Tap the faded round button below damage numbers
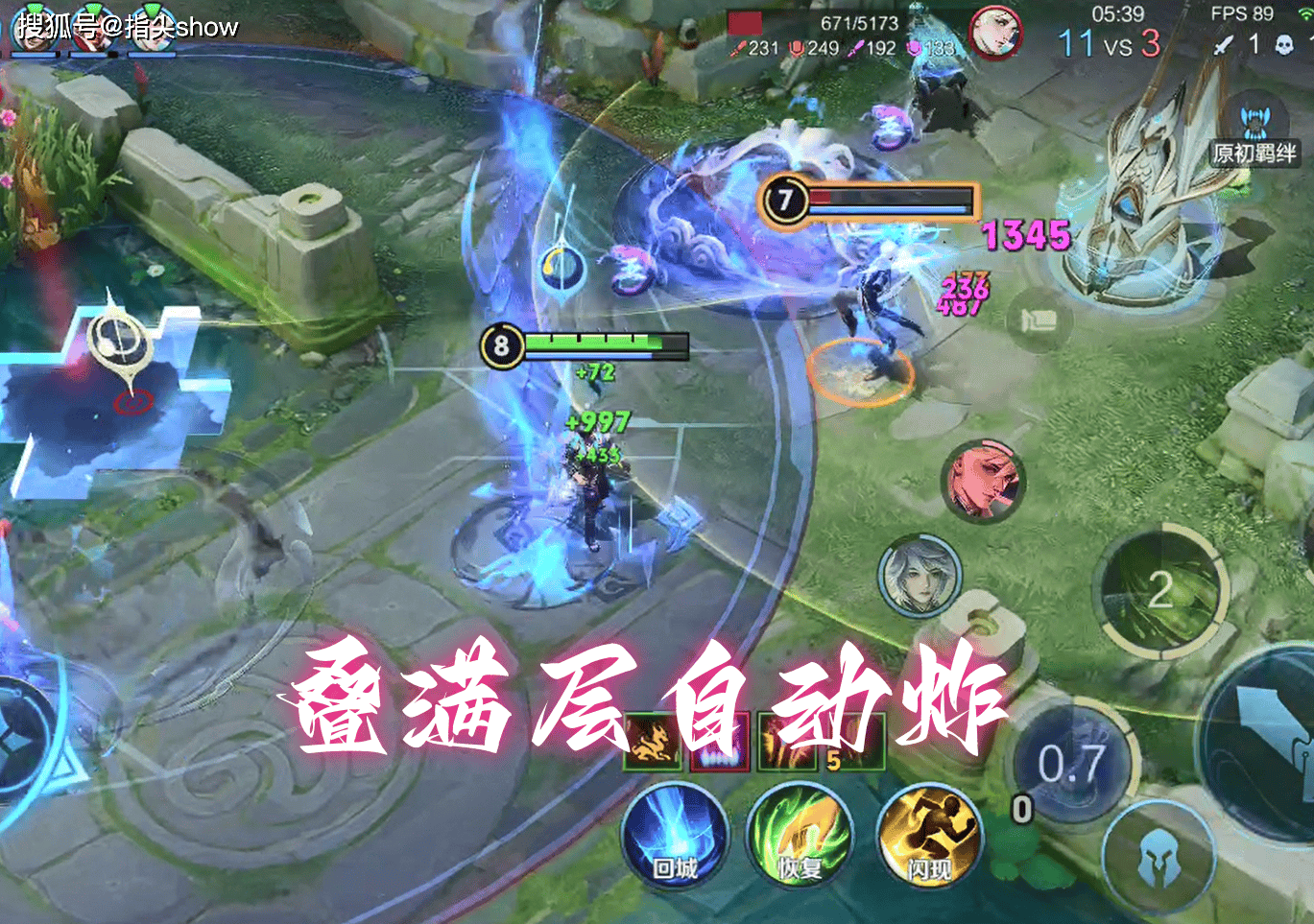 point(1038,320)
